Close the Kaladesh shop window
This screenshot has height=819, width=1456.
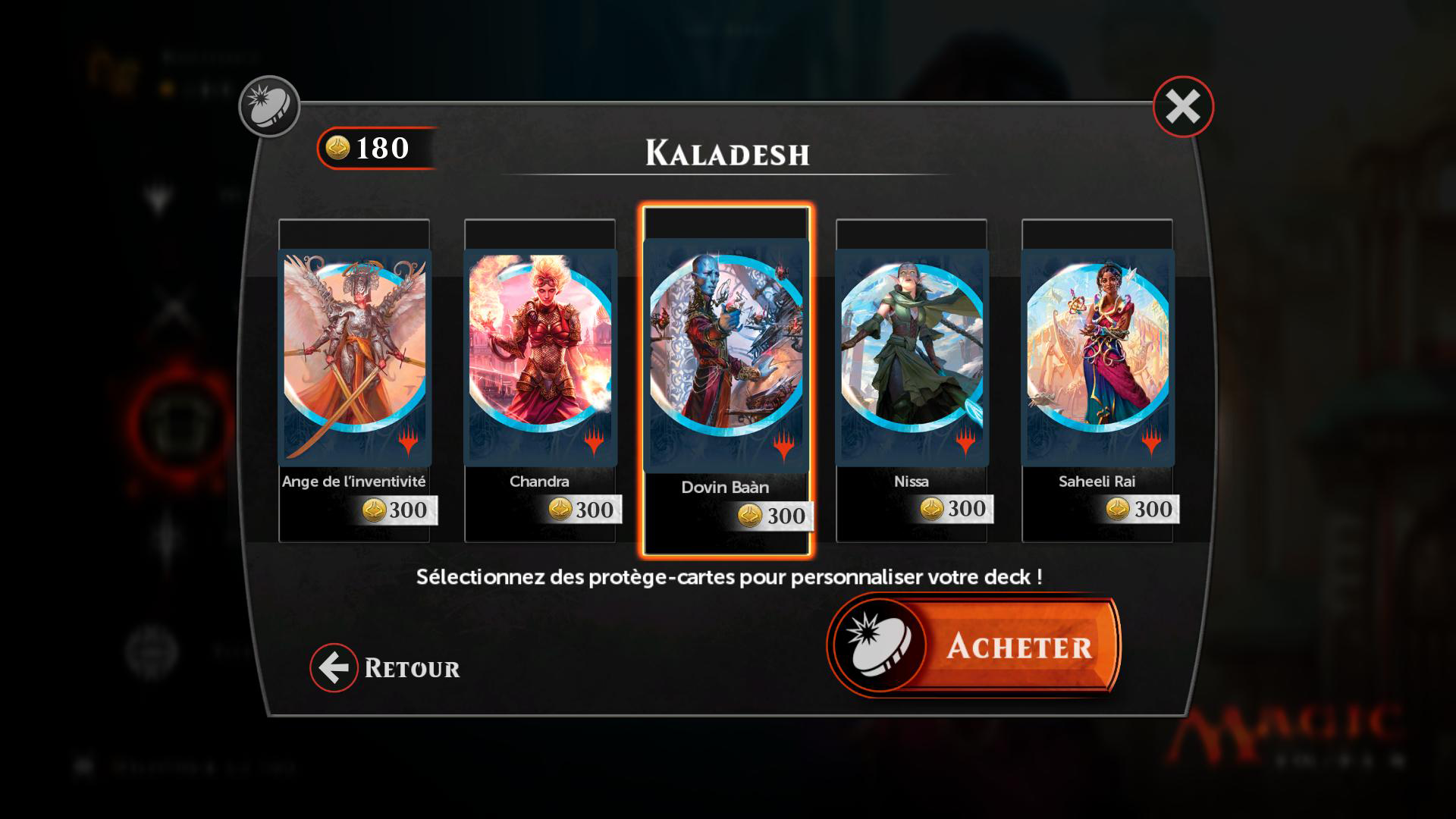click(x=1183, y=107)
